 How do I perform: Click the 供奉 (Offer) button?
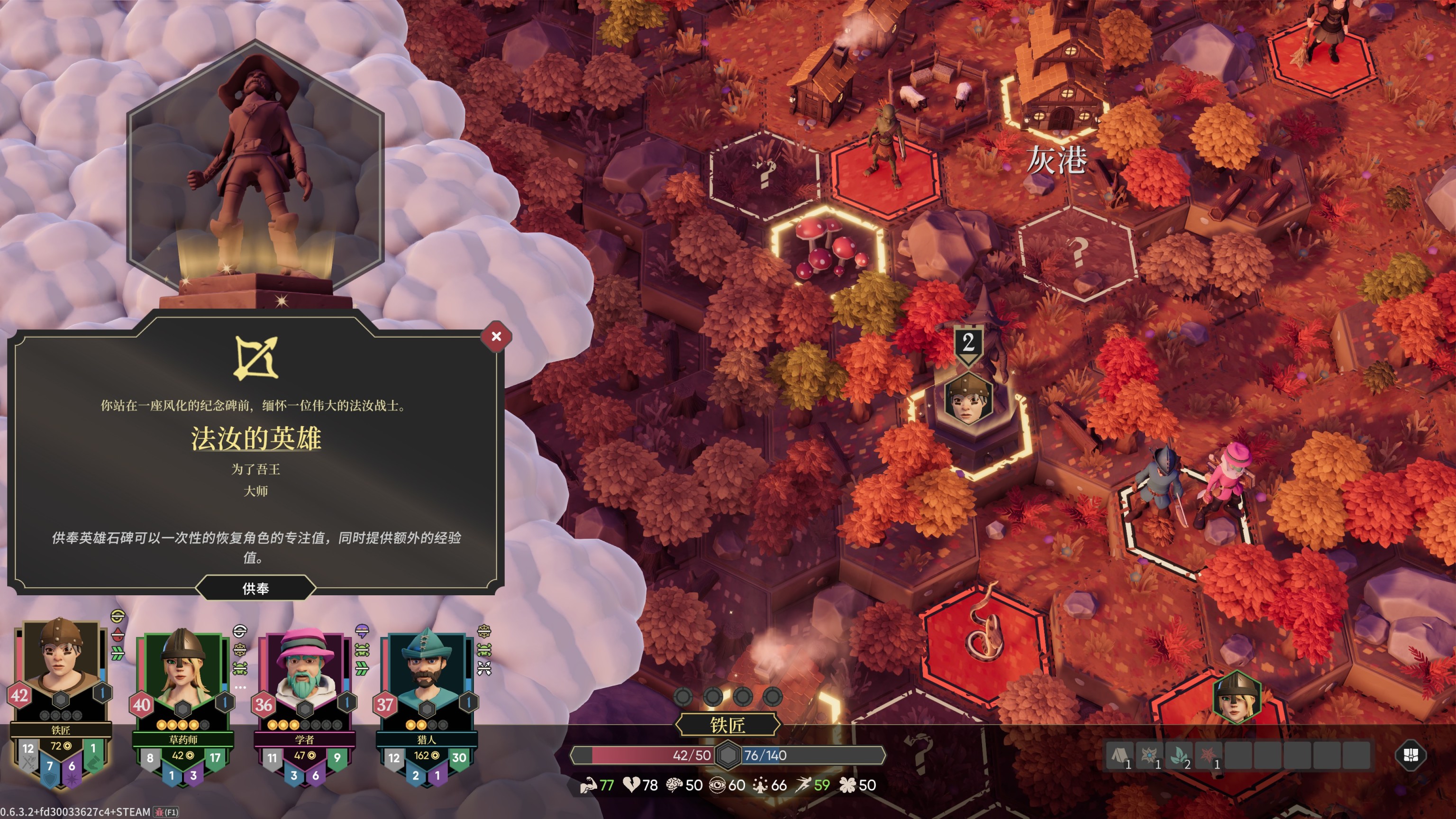pos(255,588)
